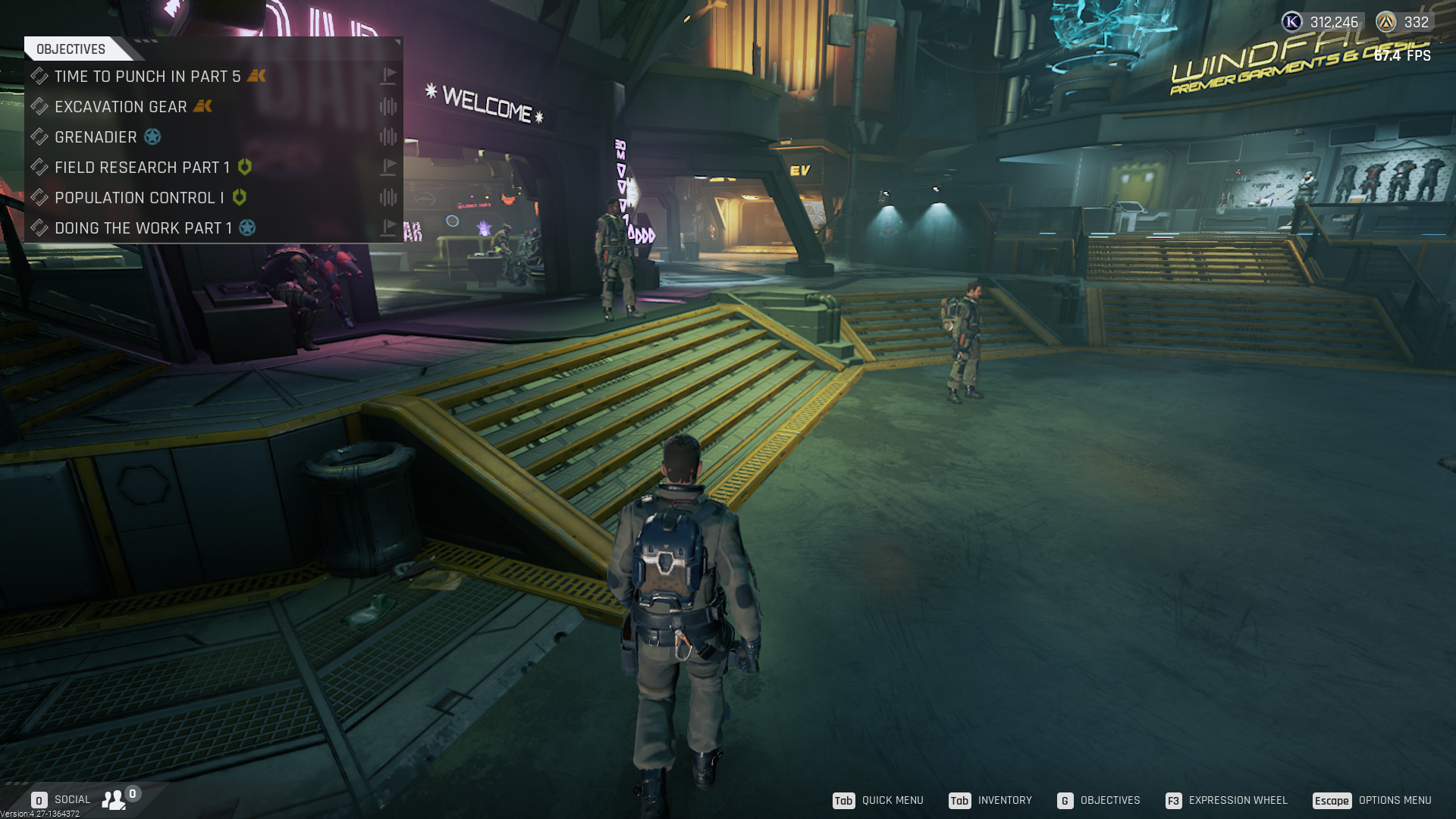Show the party members icon

[115, 799]
